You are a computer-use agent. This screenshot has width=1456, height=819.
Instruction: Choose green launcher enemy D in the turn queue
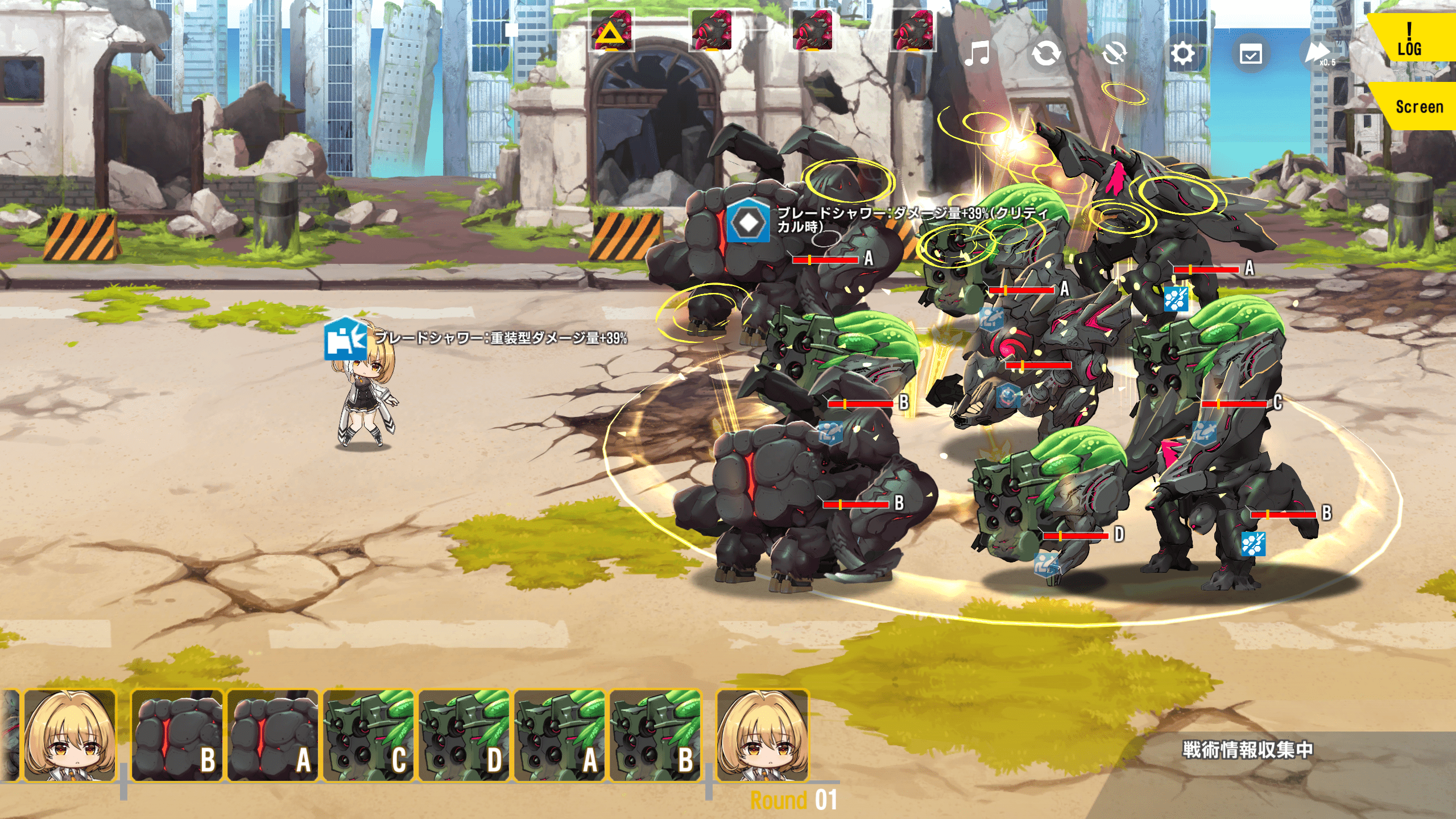[464, 736]
